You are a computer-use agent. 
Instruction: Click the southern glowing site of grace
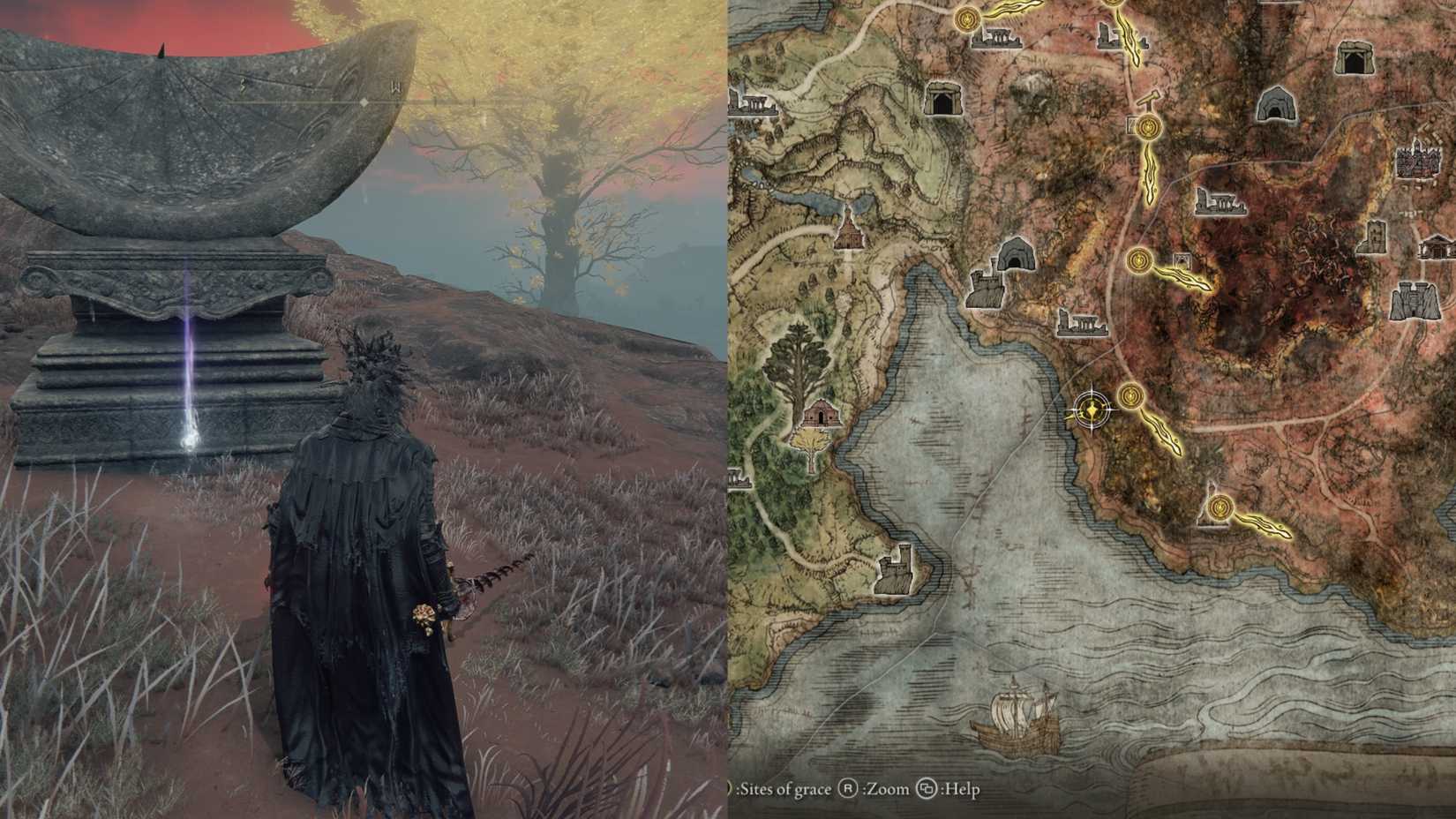coord(1219,507)
